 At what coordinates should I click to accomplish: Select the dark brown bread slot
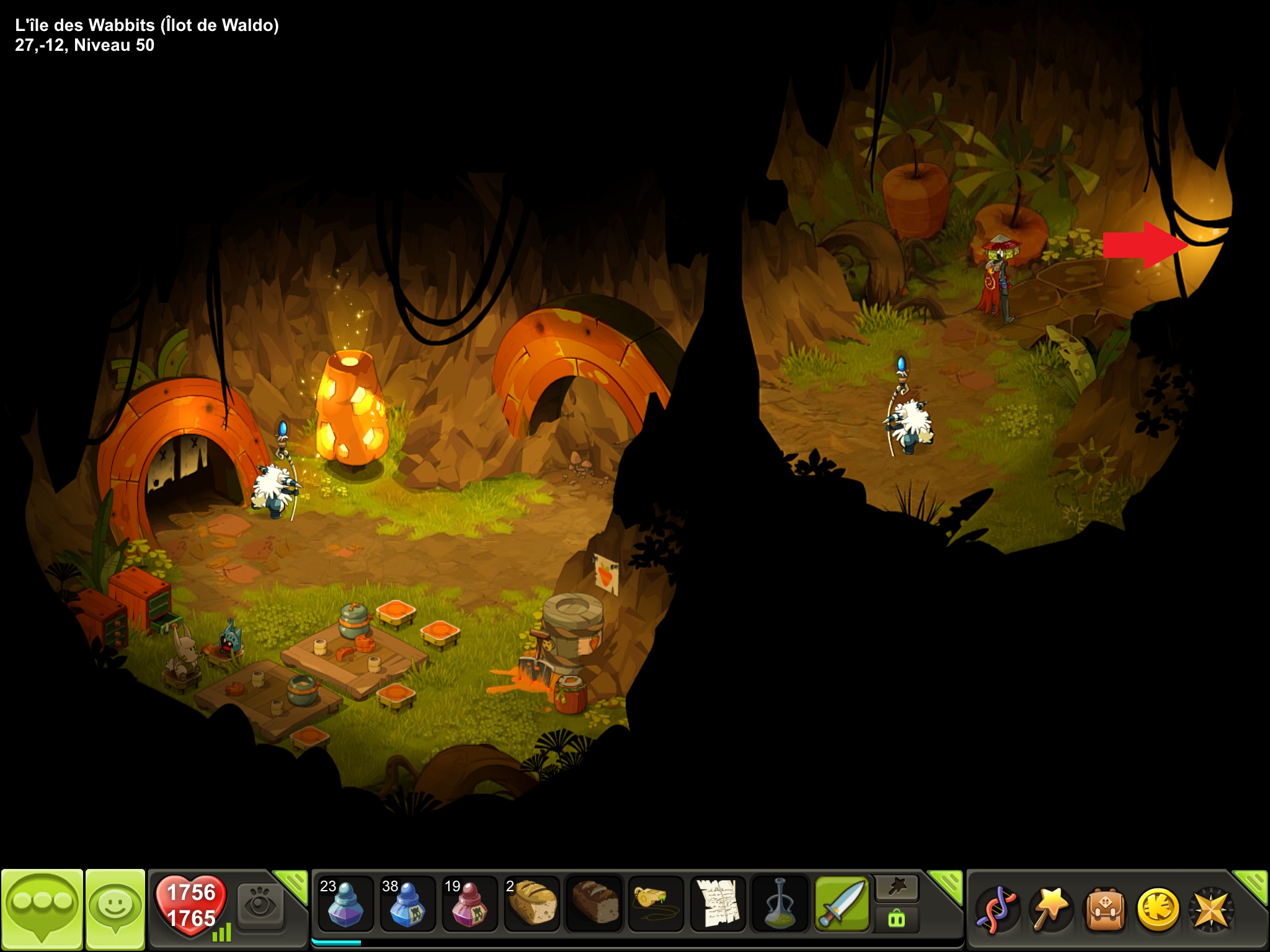click(593, 904)
